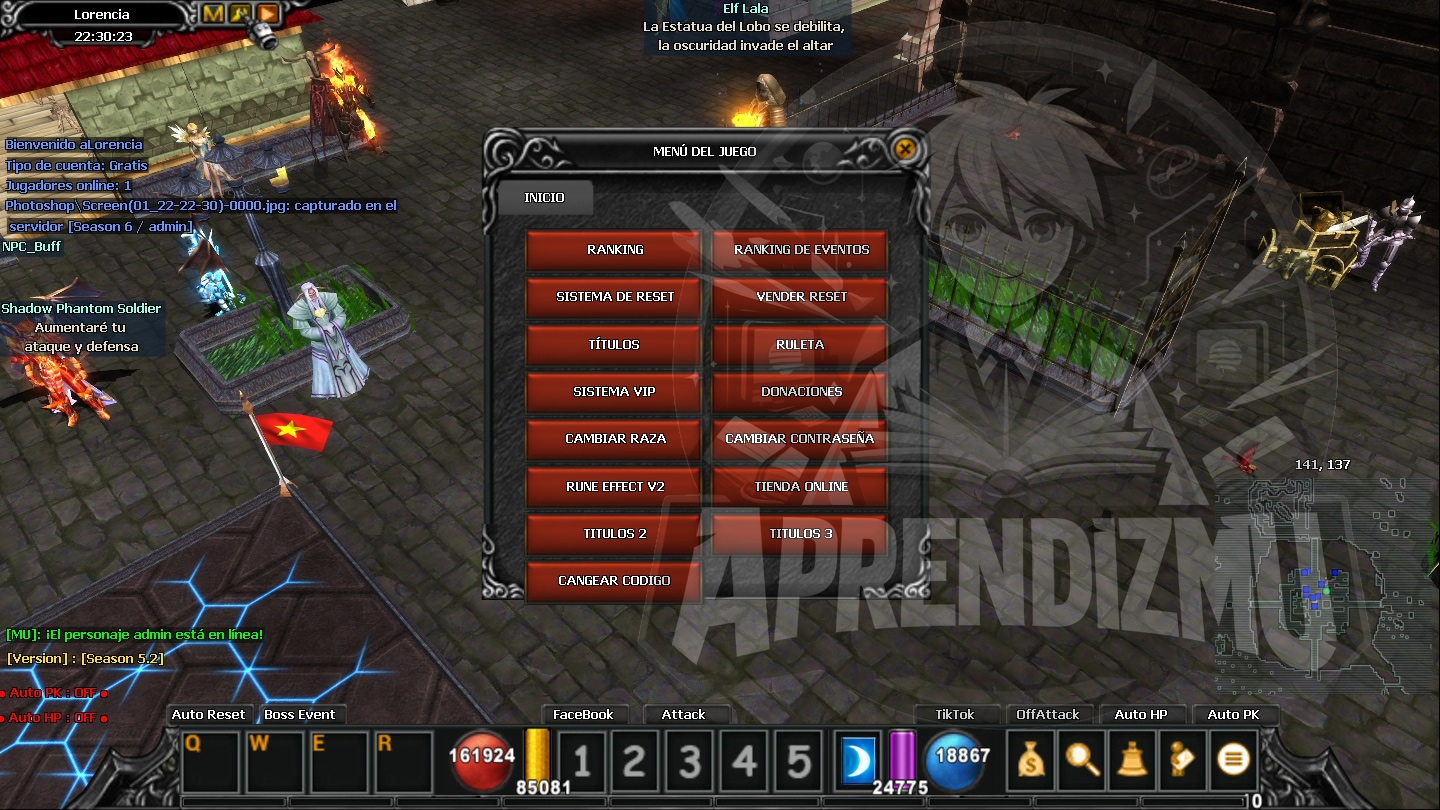Open the hamburger menu icon in bottom bar
1440x810 pixels.
pyautogui.click(x=1232, y=760)
